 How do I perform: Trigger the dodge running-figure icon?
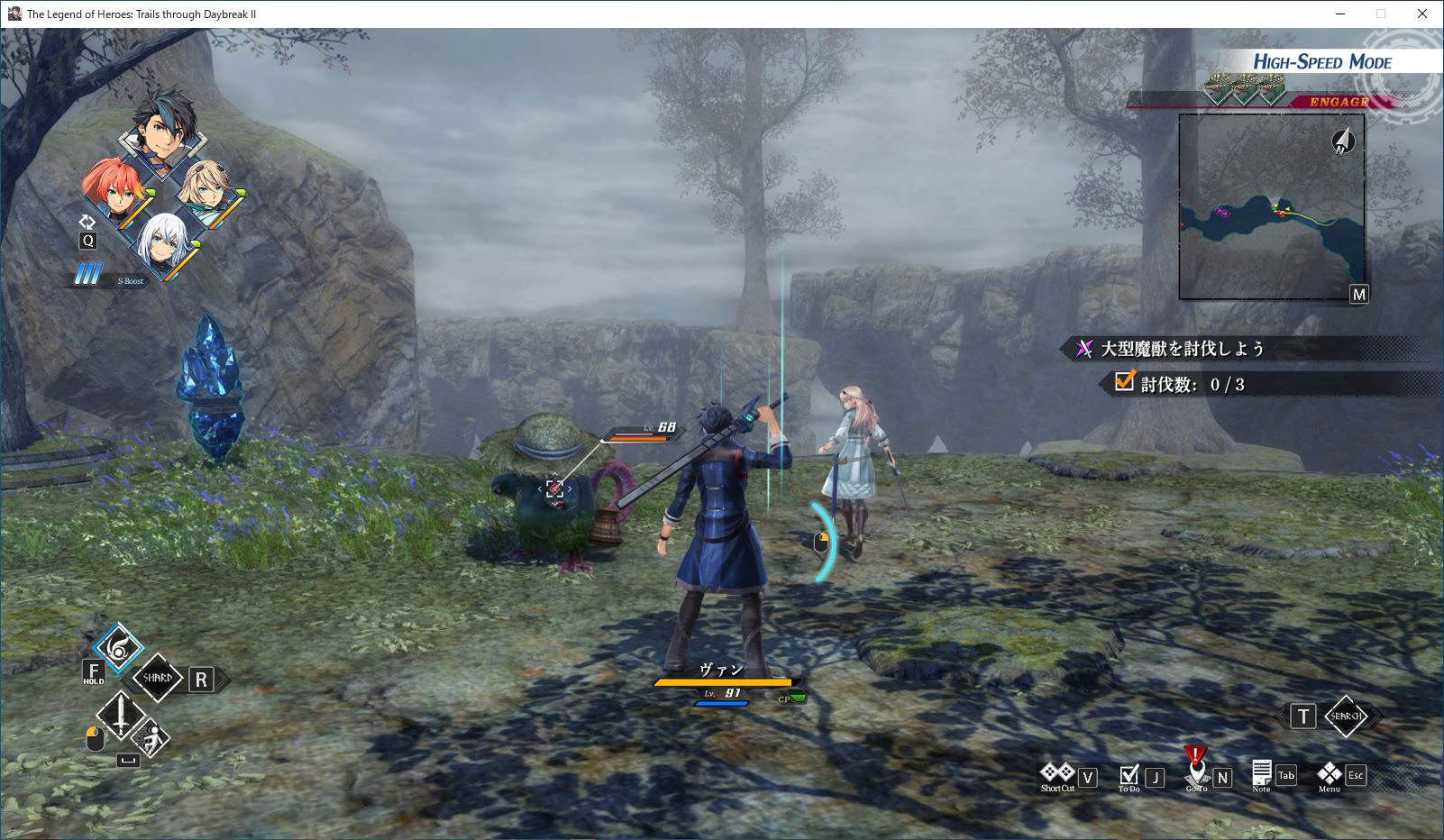[x=153, y=739]
